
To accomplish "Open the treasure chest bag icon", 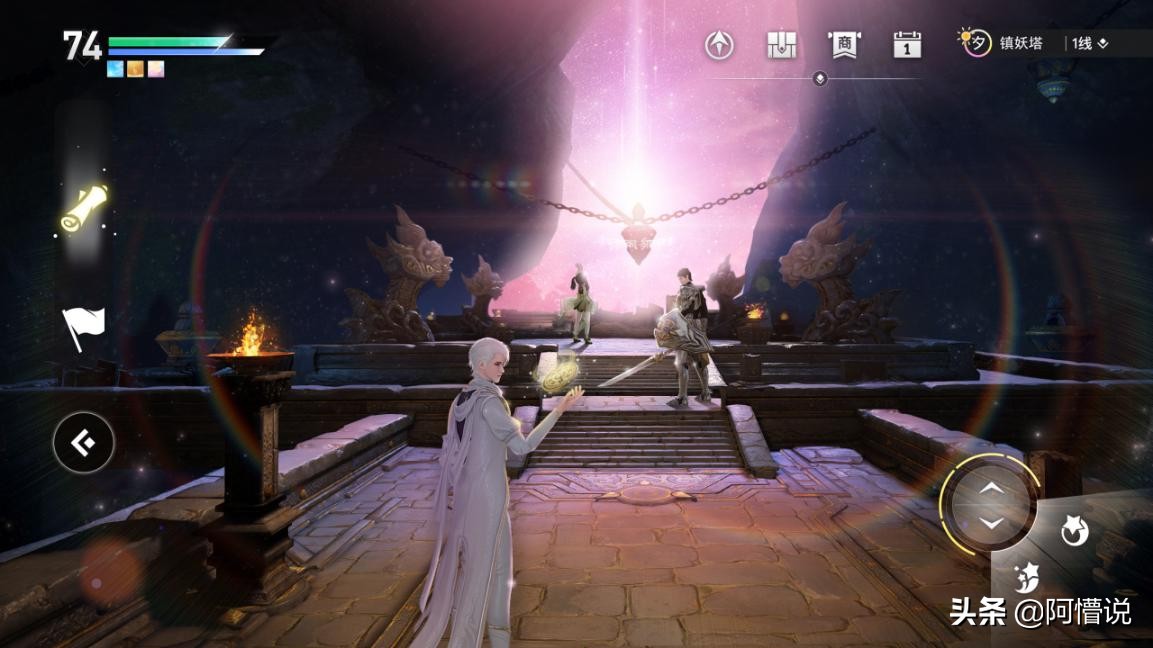I will point(781,44).
